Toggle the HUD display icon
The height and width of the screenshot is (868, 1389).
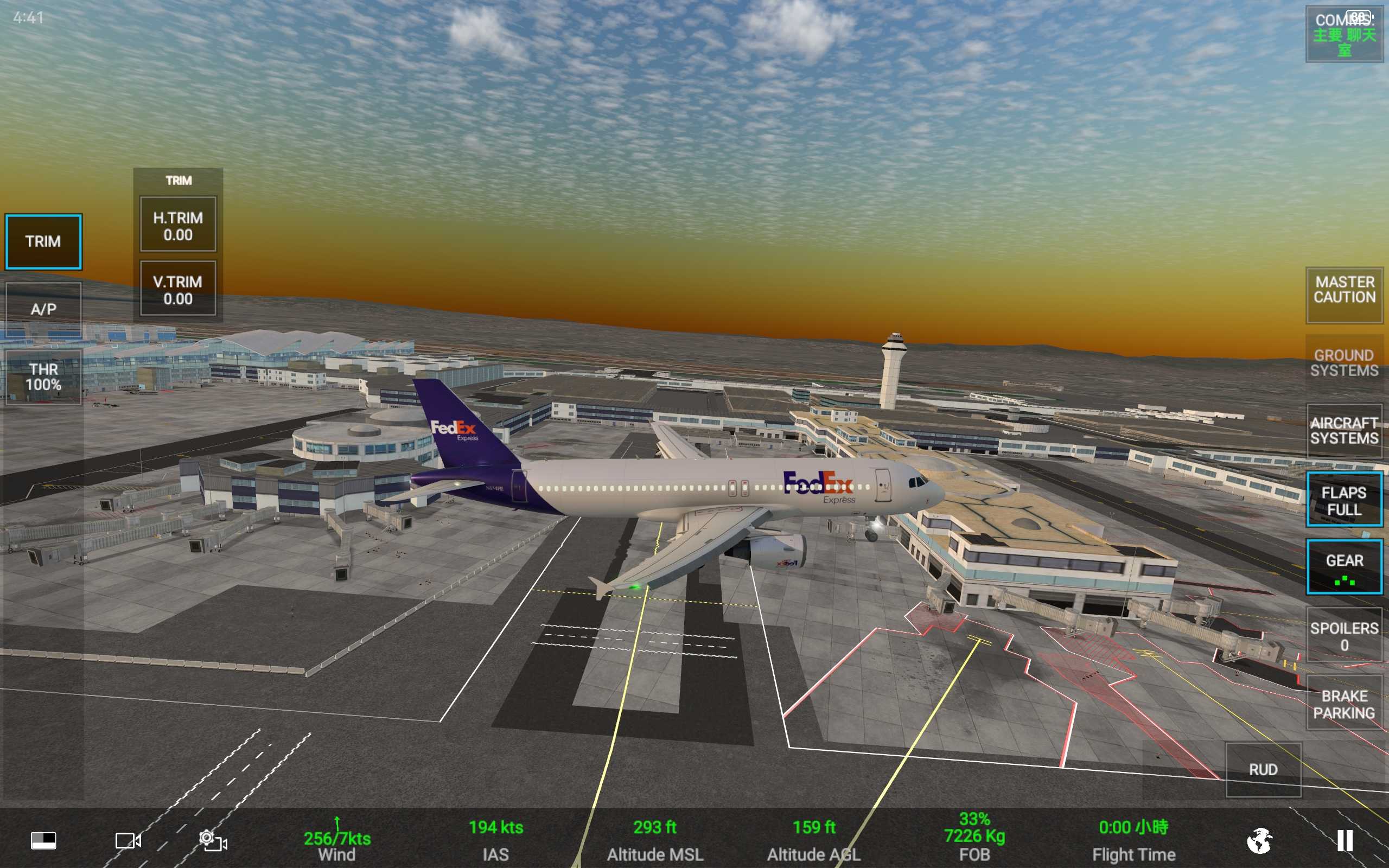43,841
